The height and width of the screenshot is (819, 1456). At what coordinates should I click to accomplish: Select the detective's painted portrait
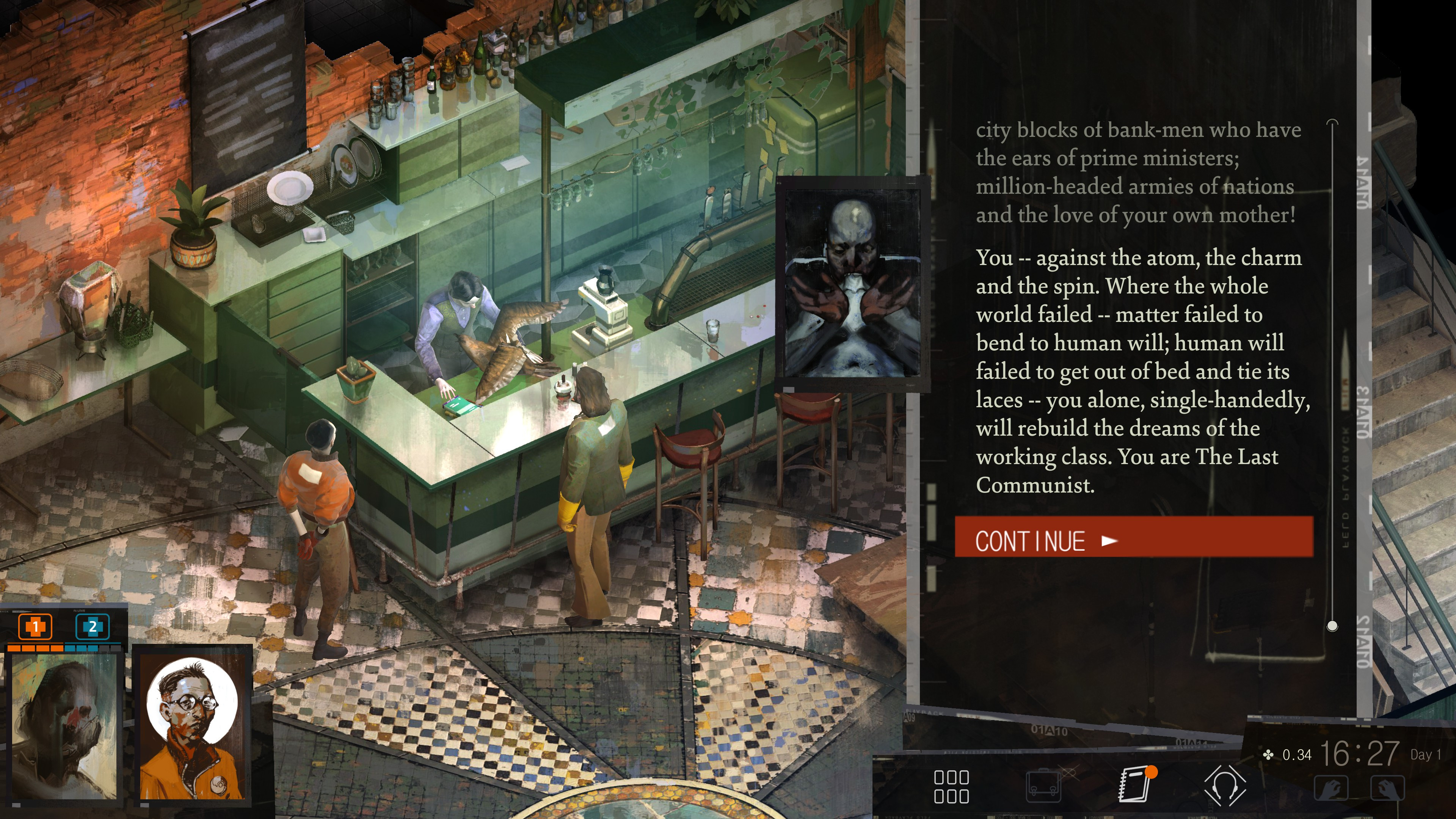coord(64,727)
